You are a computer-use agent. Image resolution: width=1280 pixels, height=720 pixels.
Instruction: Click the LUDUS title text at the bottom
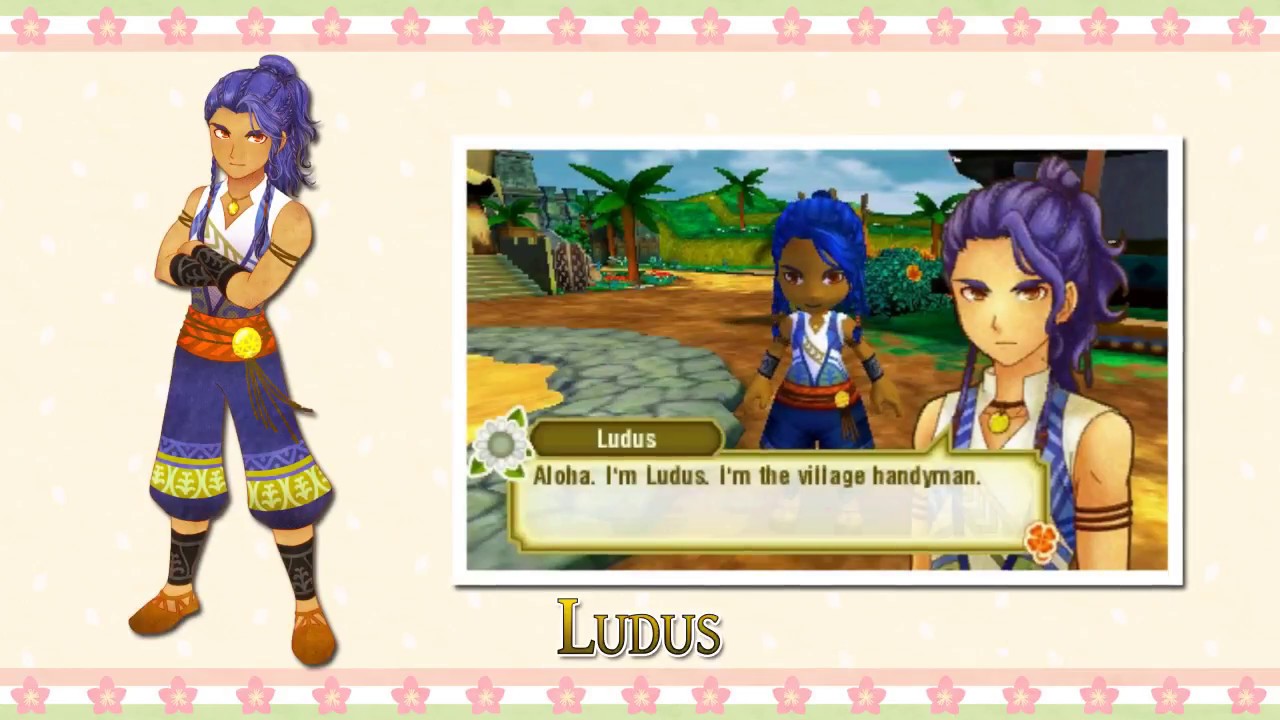pos(639,629)
